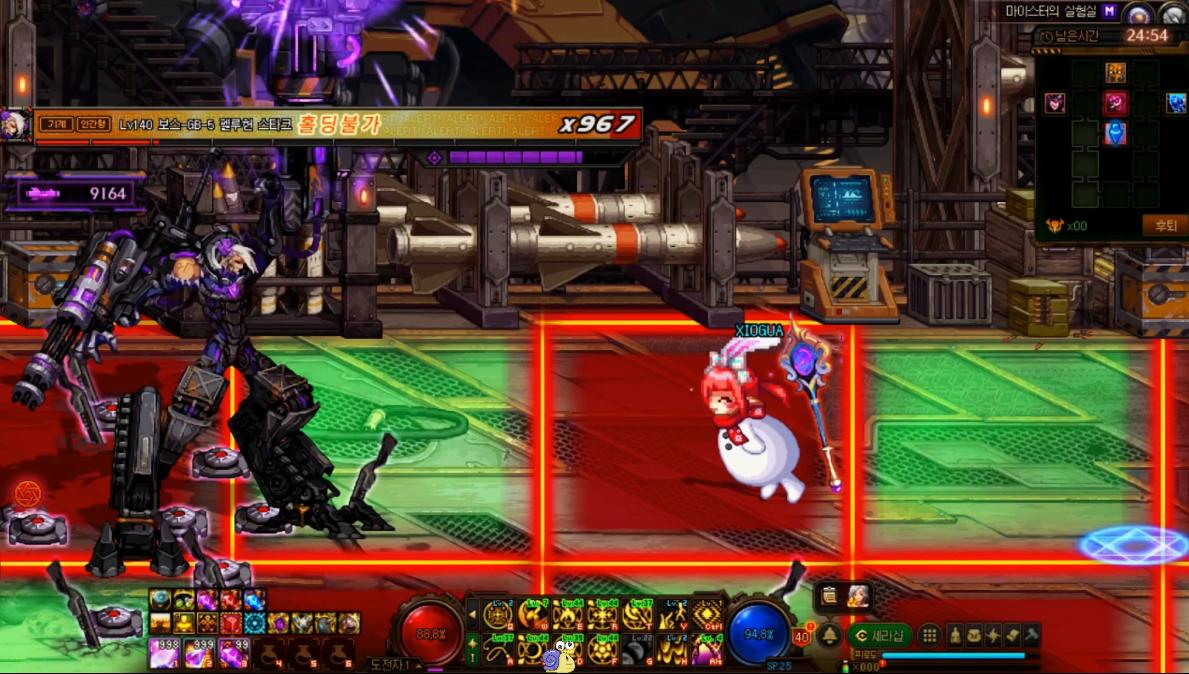Click the hammer icon in the menu bar
This screenshot has width=1189, height=674.
click(1031, 635)
